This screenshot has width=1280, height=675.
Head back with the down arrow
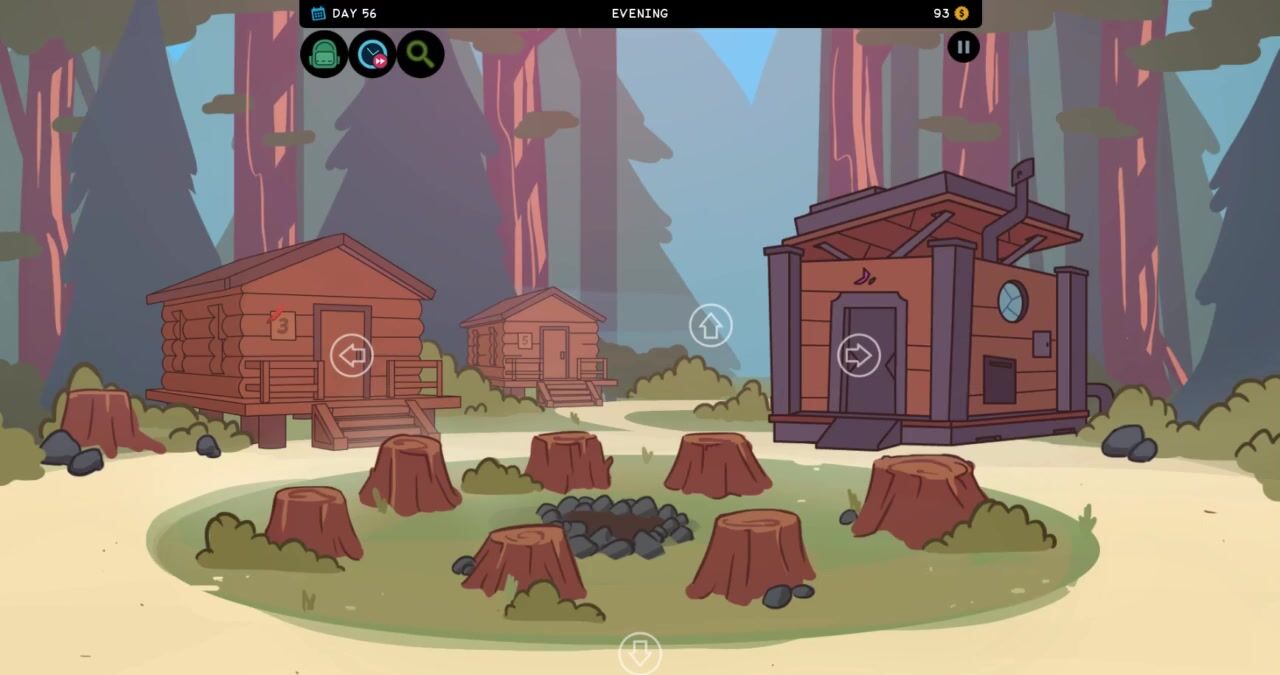click(x=640, y=654)
